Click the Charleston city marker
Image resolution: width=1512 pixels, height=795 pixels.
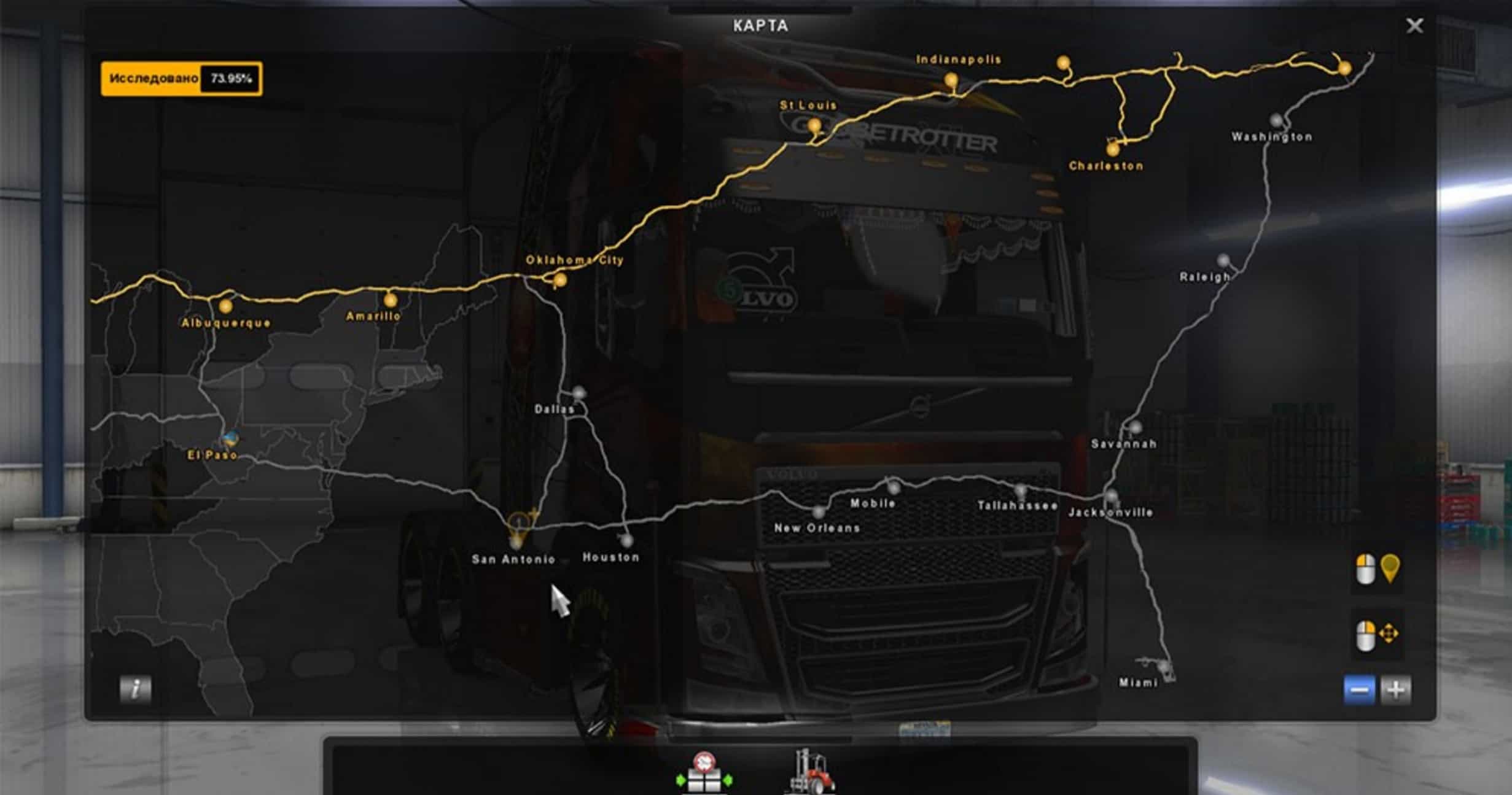(1112, 149)
